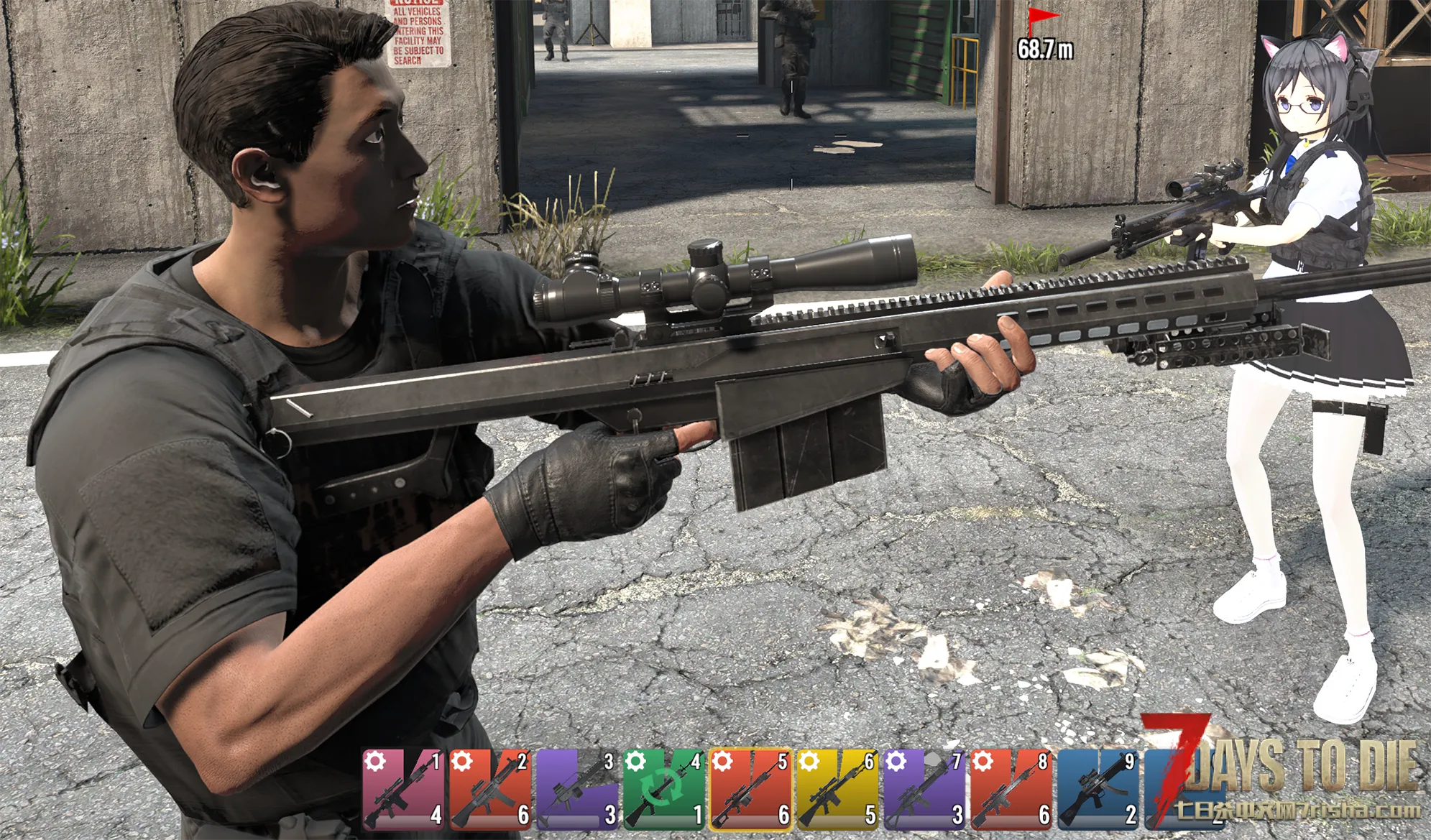Click the highlighted sniper rifle in slot 5
Screen dimensions: 1431x840
pyautogui.click(x=751, y=789)
